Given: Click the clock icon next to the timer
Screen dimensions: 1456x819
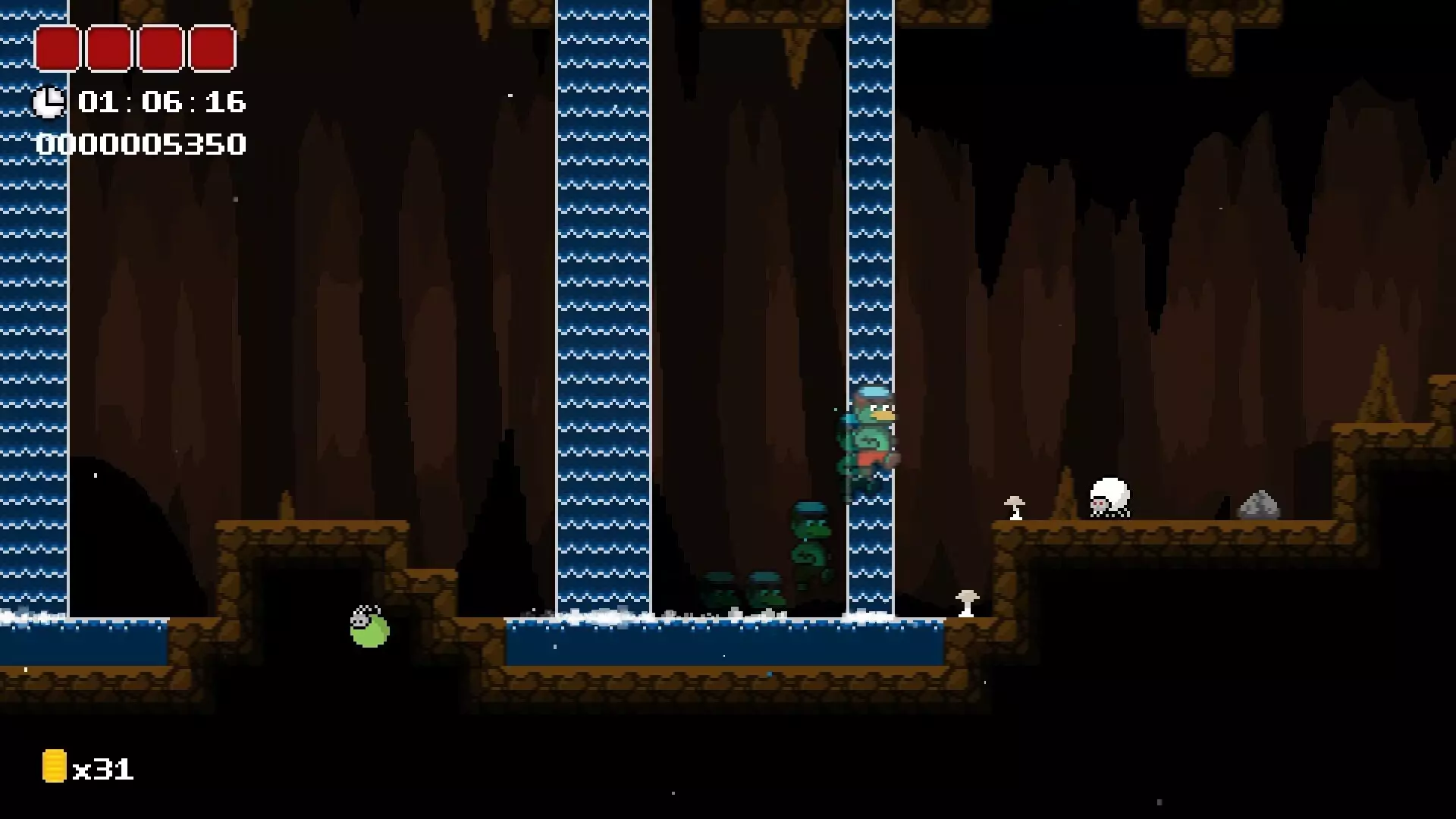Looking at the screenshot, I should pos(50,101).
